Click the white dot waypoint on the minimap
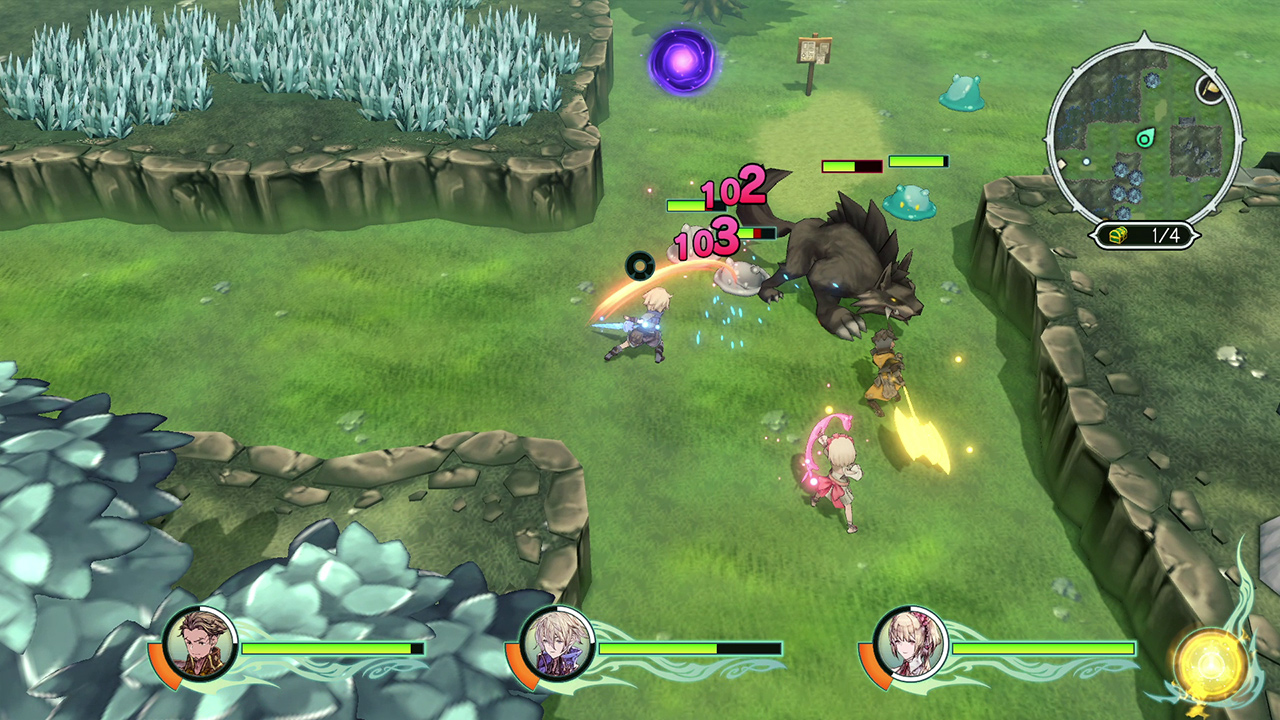 click(1085, 161)
